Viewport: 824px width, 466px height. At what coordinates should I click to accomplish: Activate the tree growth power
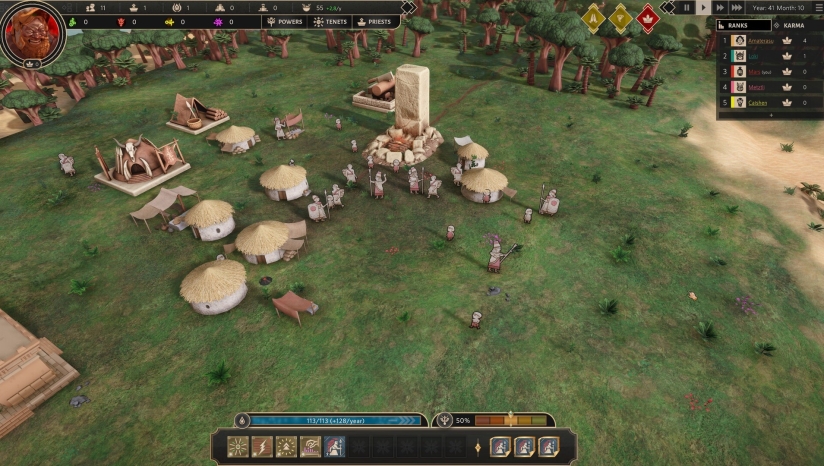286,447
